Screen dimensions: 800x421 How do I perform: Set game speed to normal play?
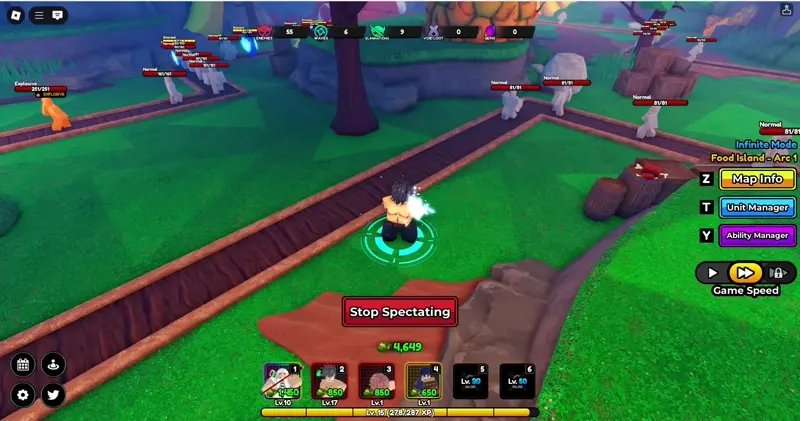click(713, 272)
